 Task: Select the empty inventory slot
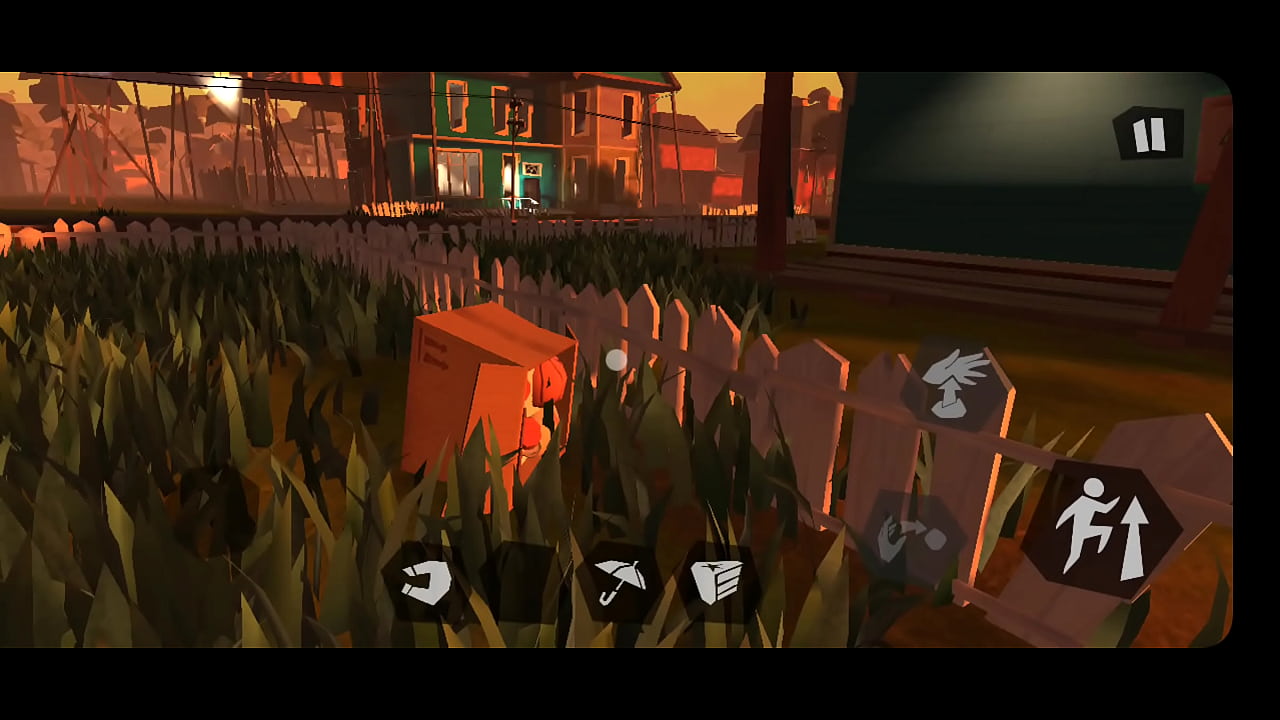[523, 582]
